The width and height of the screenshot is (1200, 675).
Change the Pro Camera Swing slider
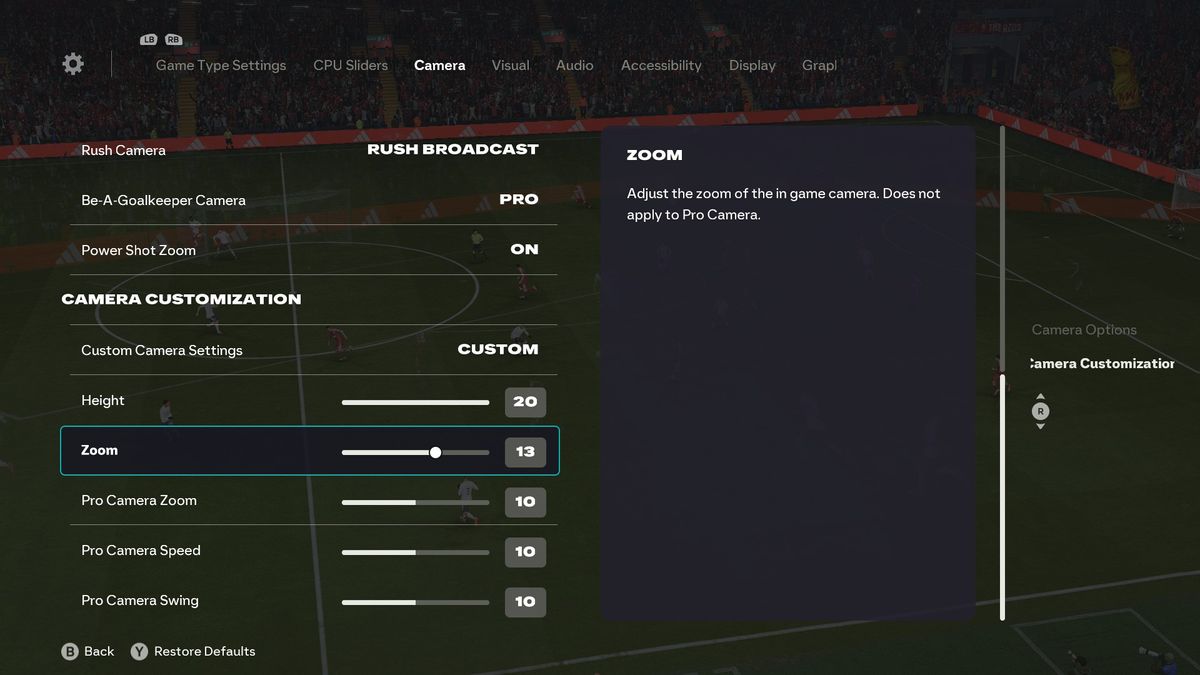point(415,602)
